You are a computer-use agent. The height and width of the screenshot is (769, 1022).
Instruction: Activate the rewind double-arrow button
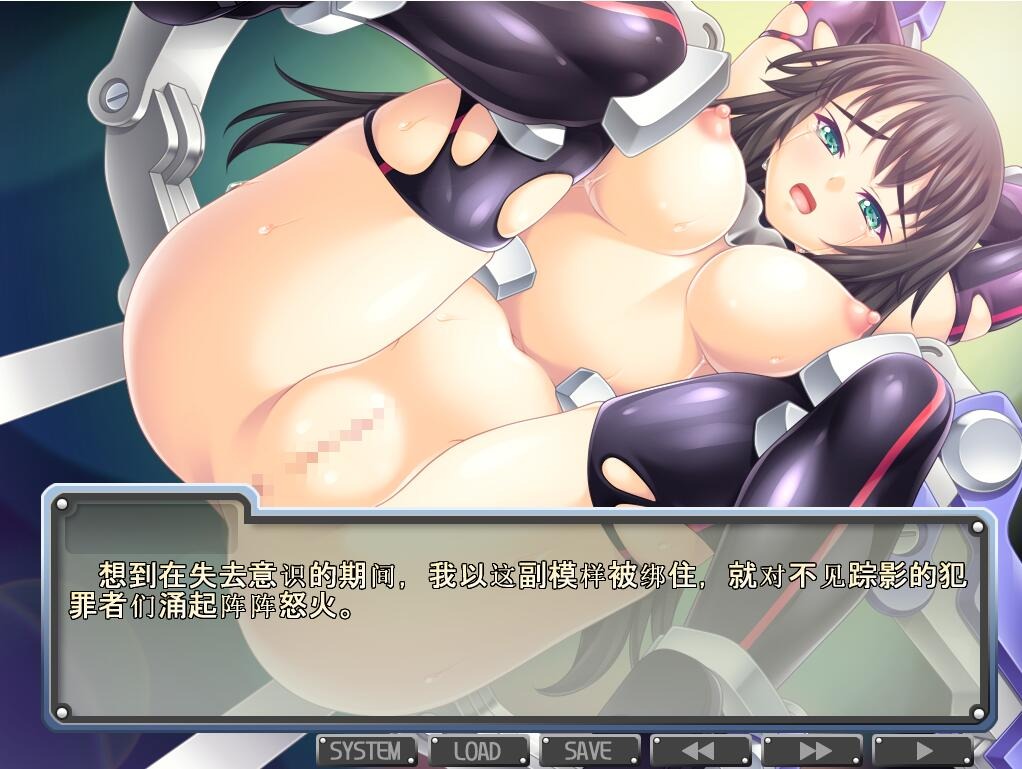[700, 750]
